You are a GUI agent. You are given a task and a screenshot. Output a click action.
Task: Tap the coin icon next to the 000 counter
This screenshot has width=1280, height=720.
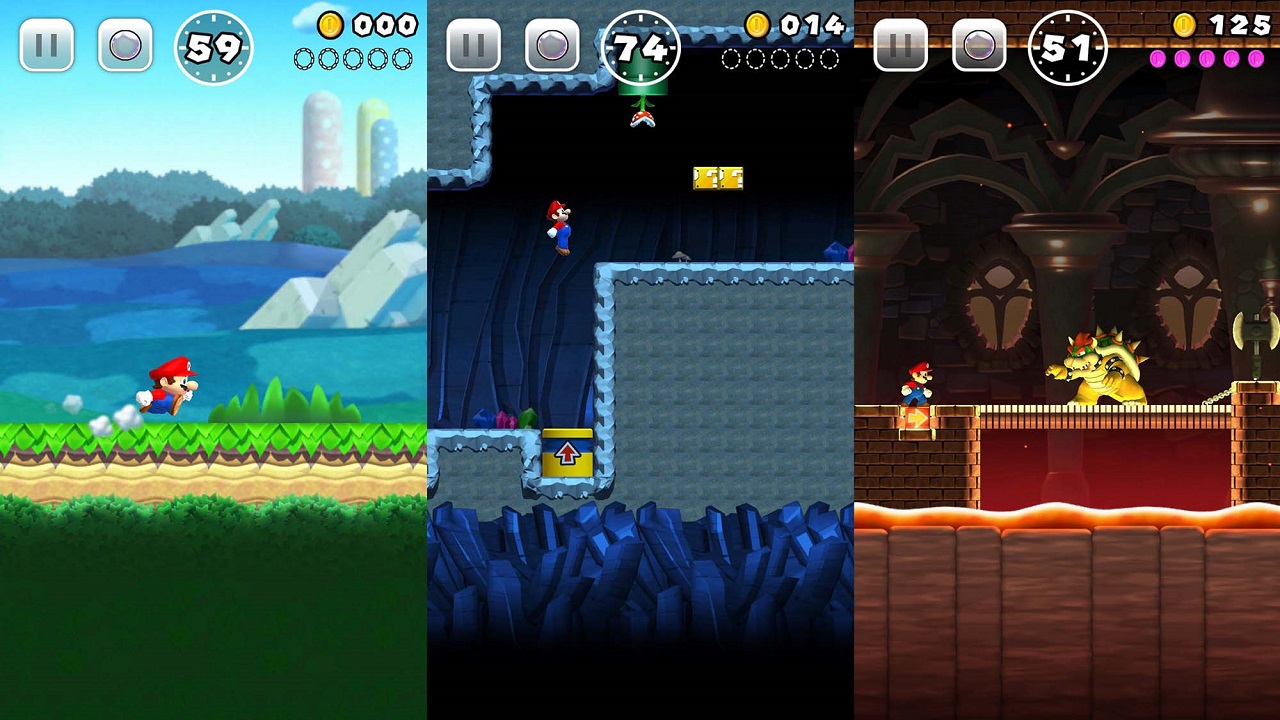click(x=330, y=25)
